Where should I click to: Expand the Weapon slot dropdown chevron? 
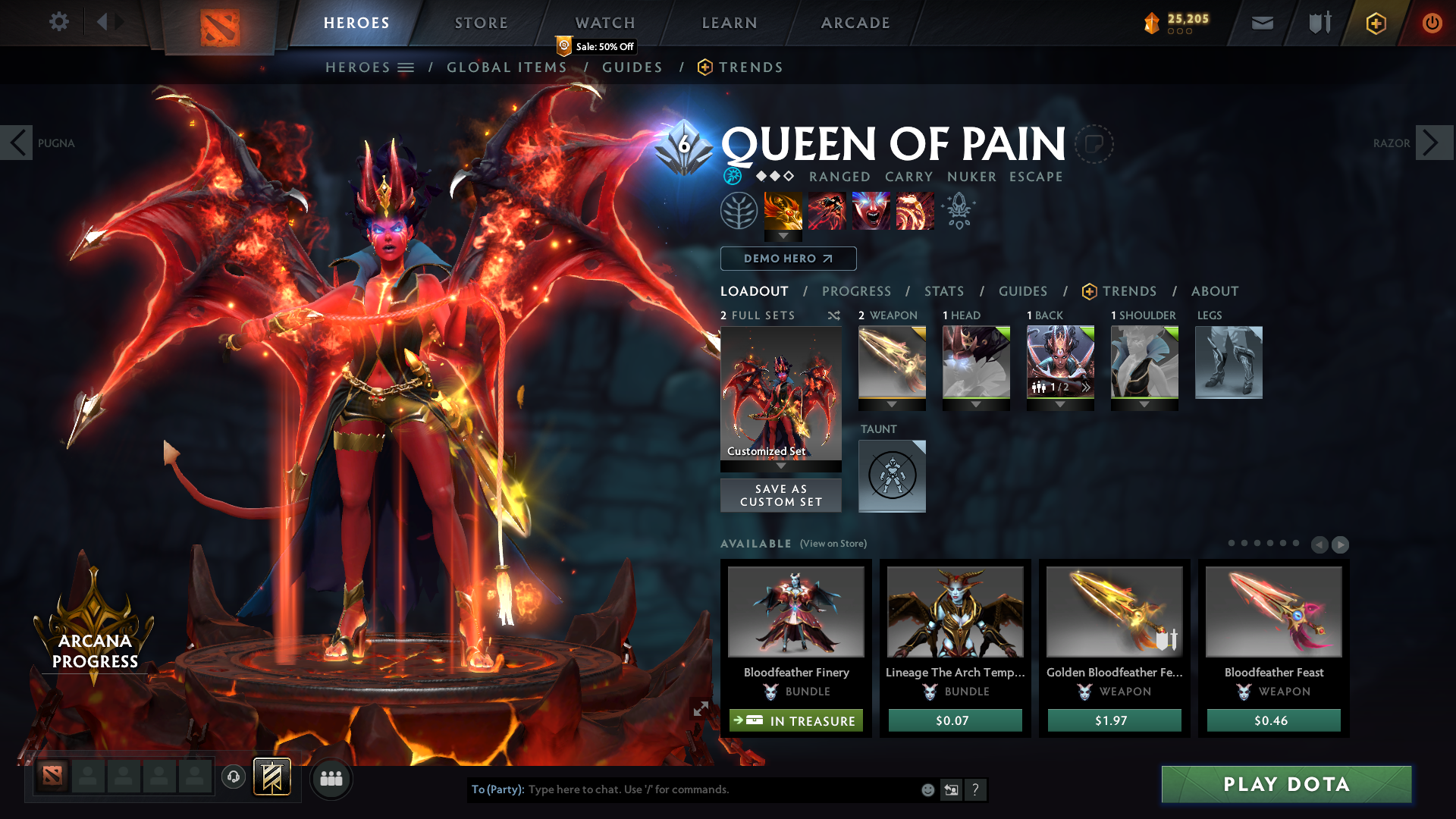[x=892, y=405]
